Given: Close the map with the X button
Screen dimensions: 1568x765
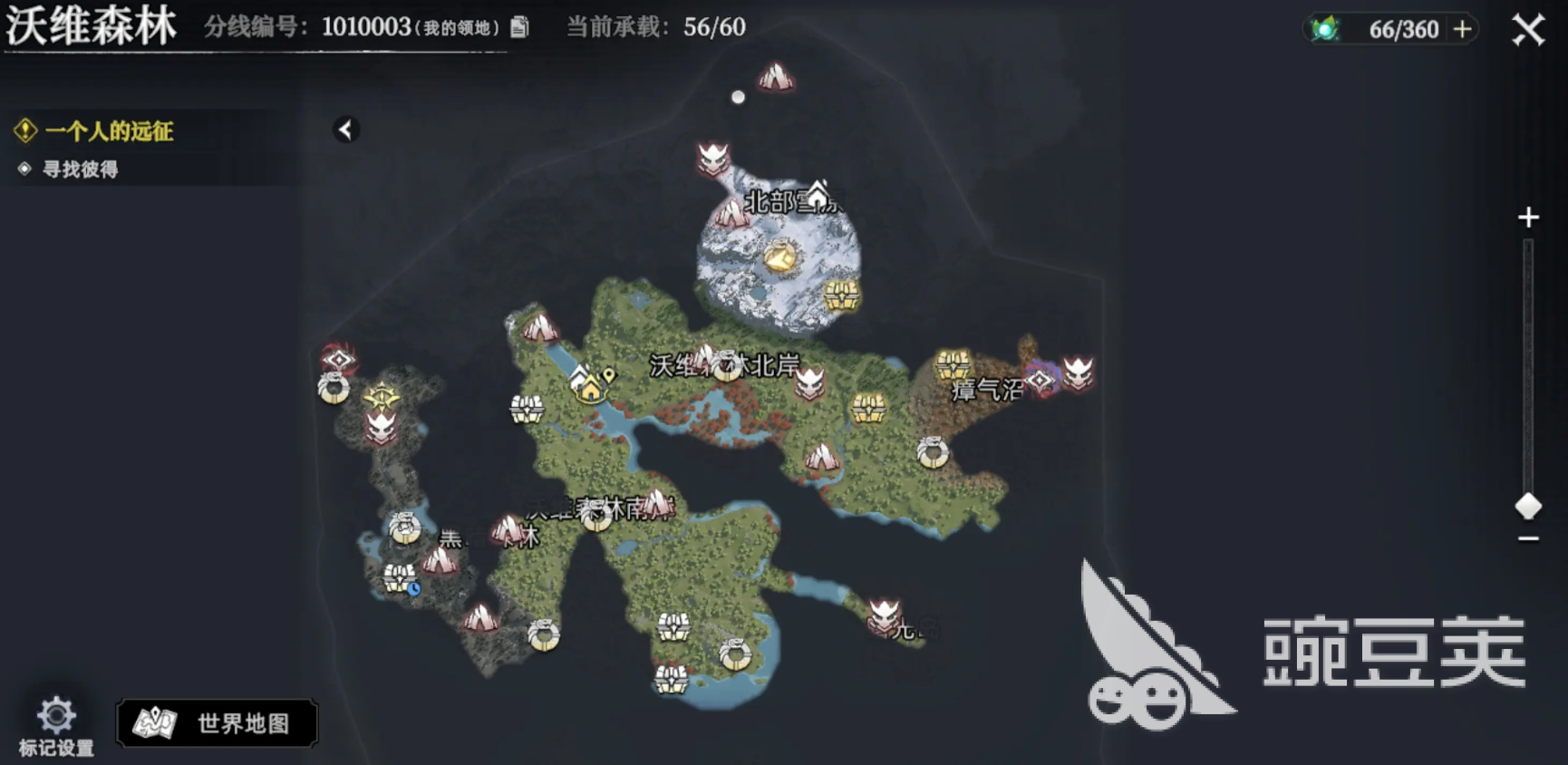Looking at the screenshot, I should click(1530, 27).
